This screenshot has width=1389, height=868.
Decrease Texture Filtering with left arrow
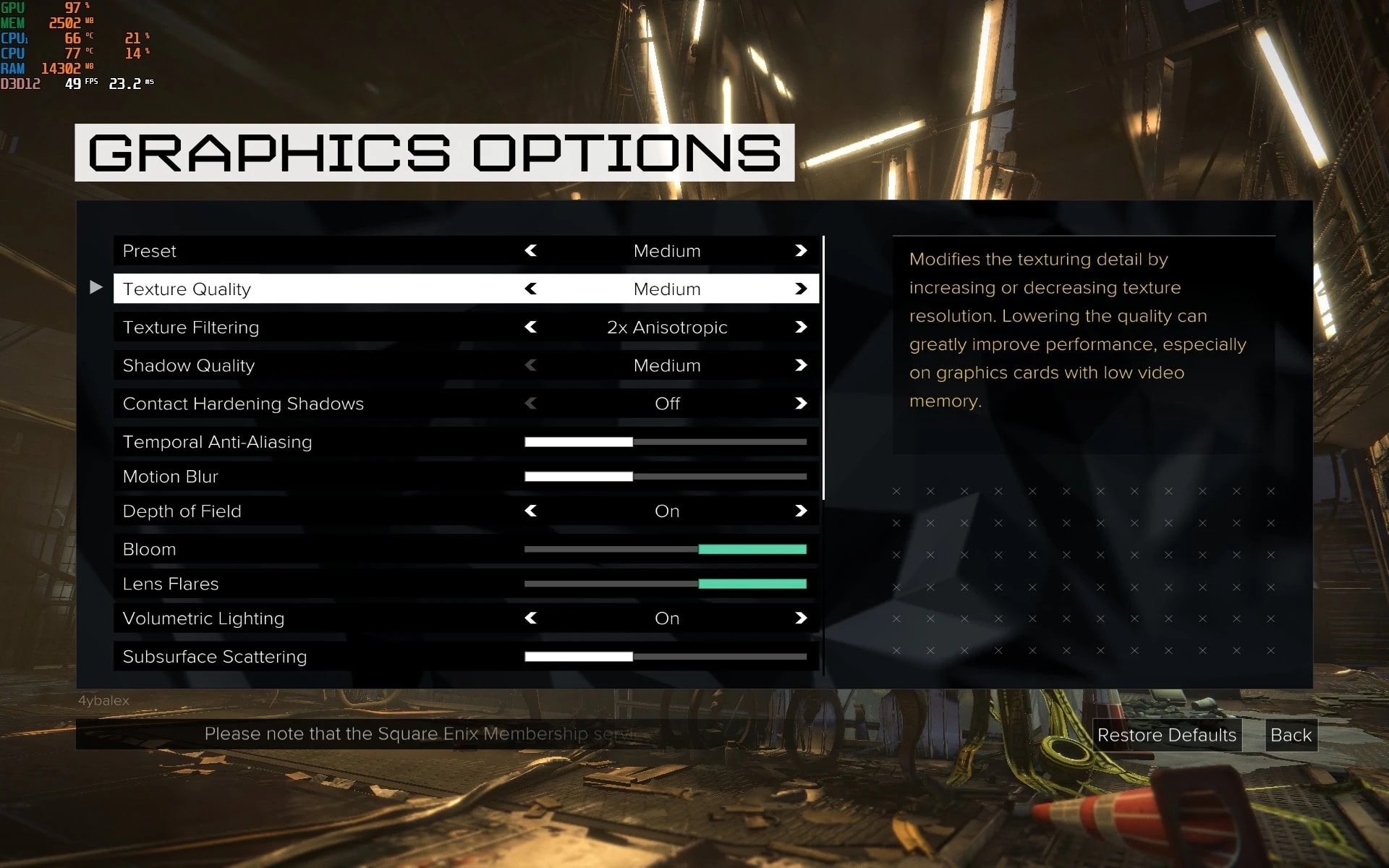tap(531, 327)
